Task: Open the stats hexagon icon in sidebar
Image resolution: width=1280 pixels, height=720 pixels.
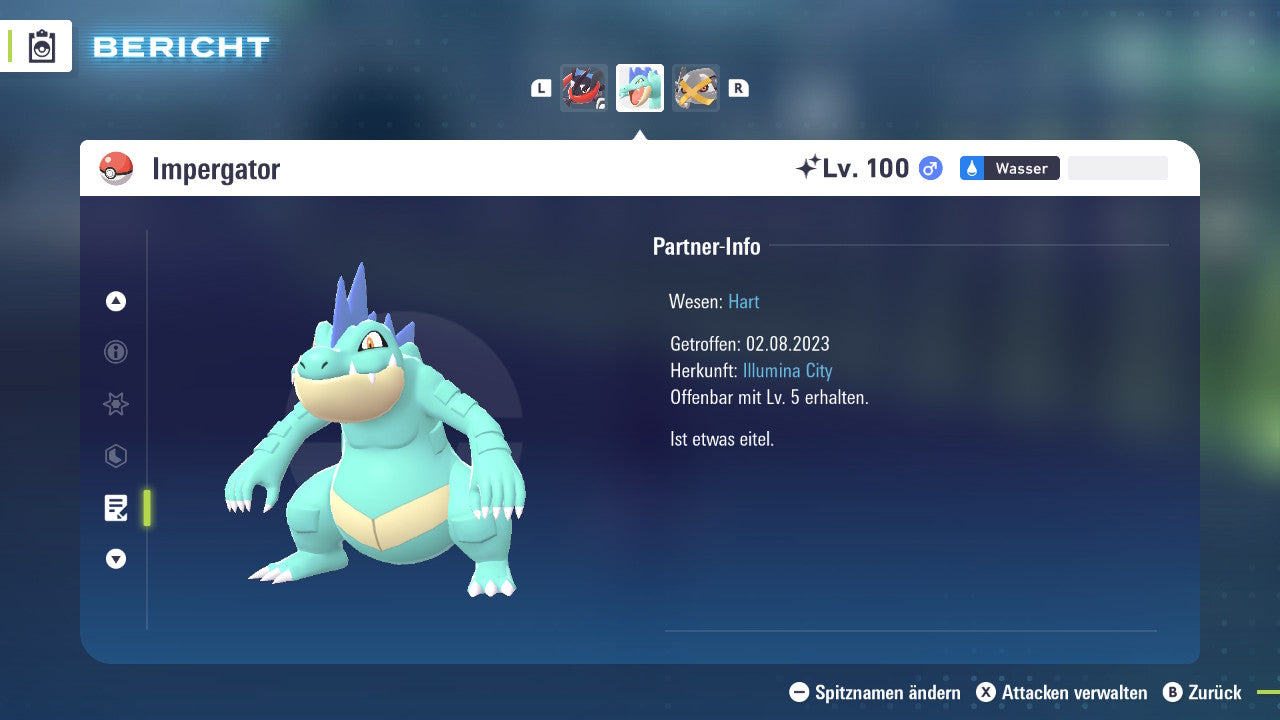Action: point(115,456)
